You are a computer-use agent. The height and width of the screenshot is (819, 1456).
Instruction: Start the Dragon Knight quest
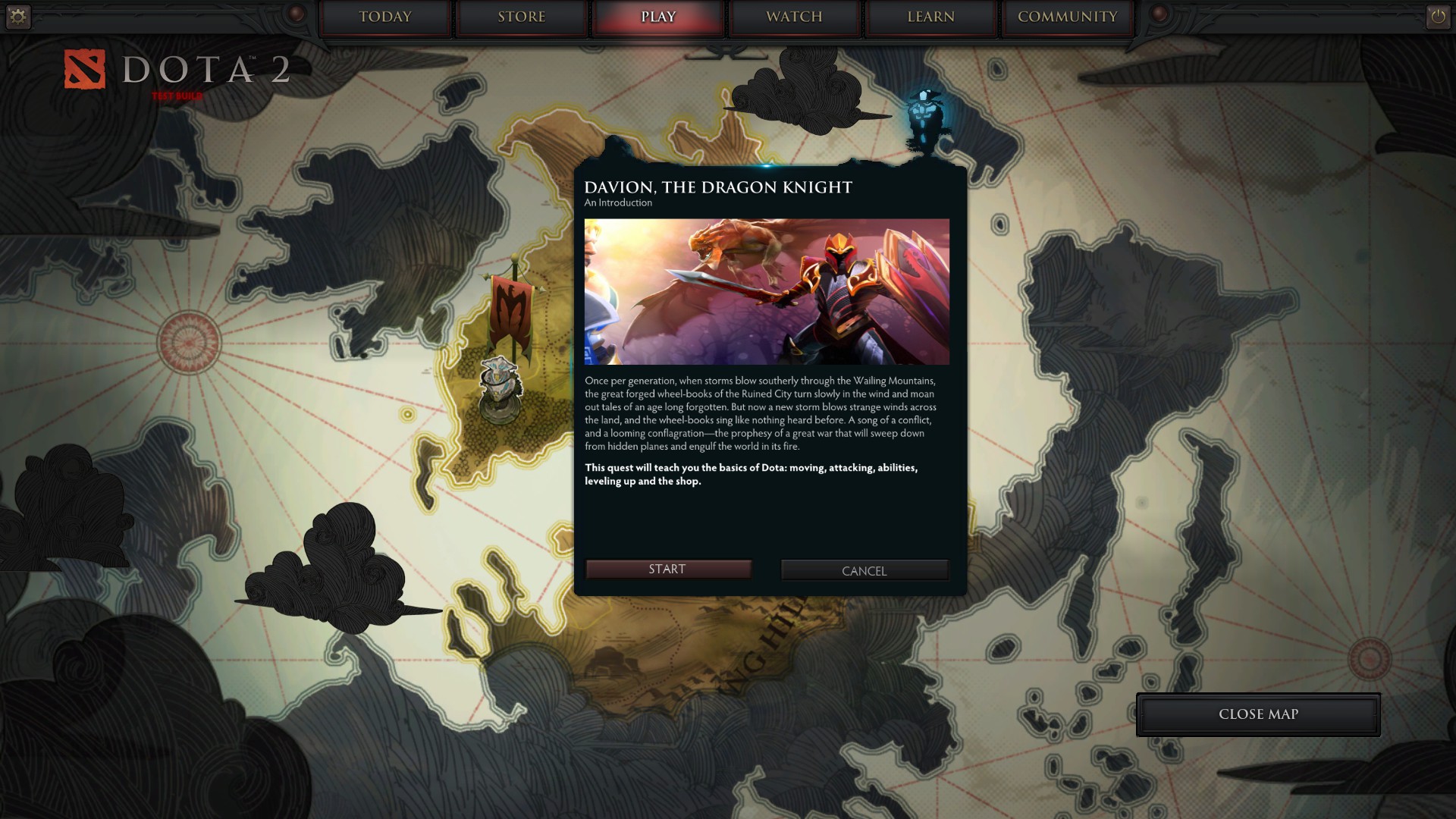pos(667,570)
